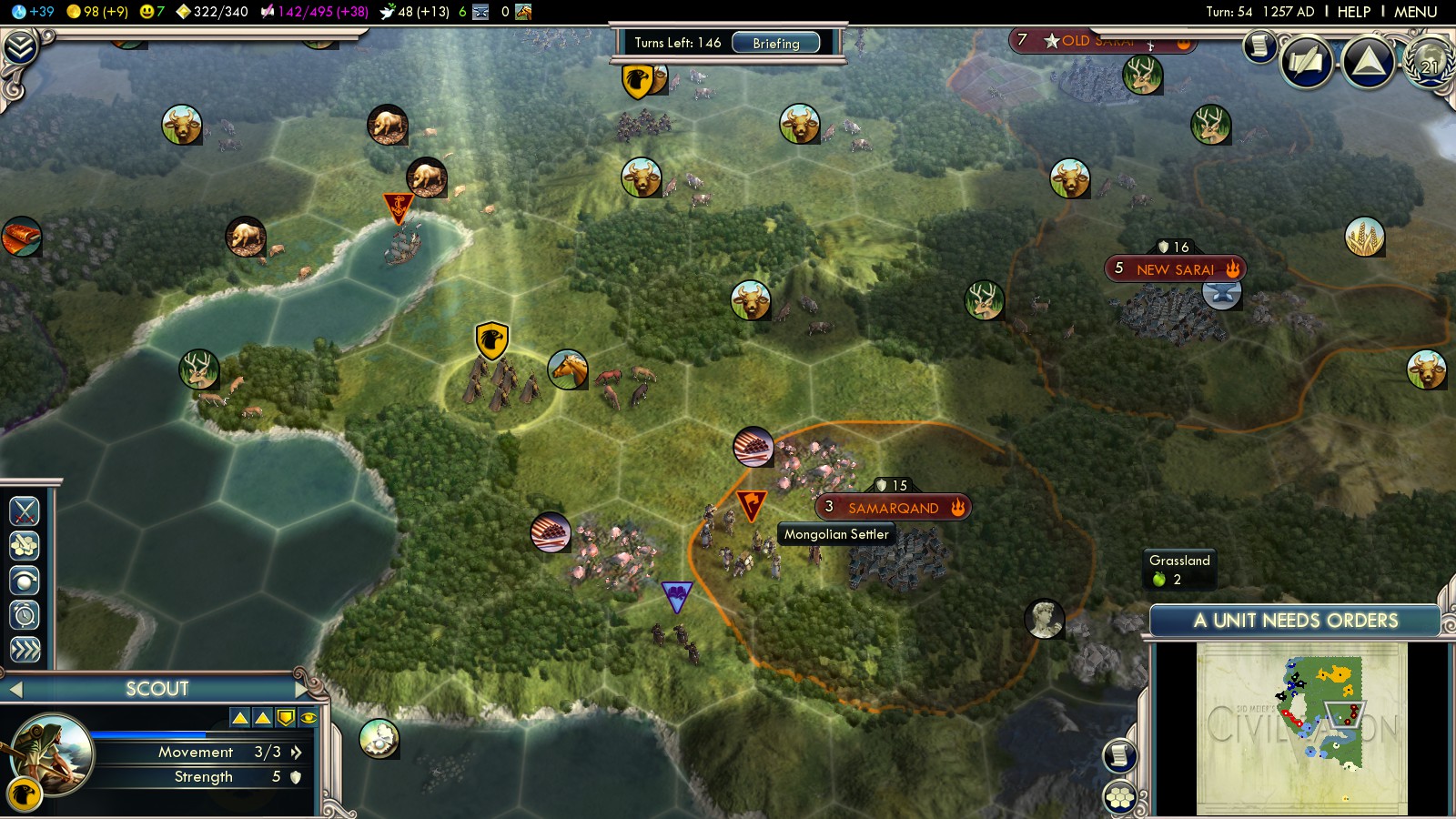
Task: Click the Scout unit portrait
Action: pos(54,753)
